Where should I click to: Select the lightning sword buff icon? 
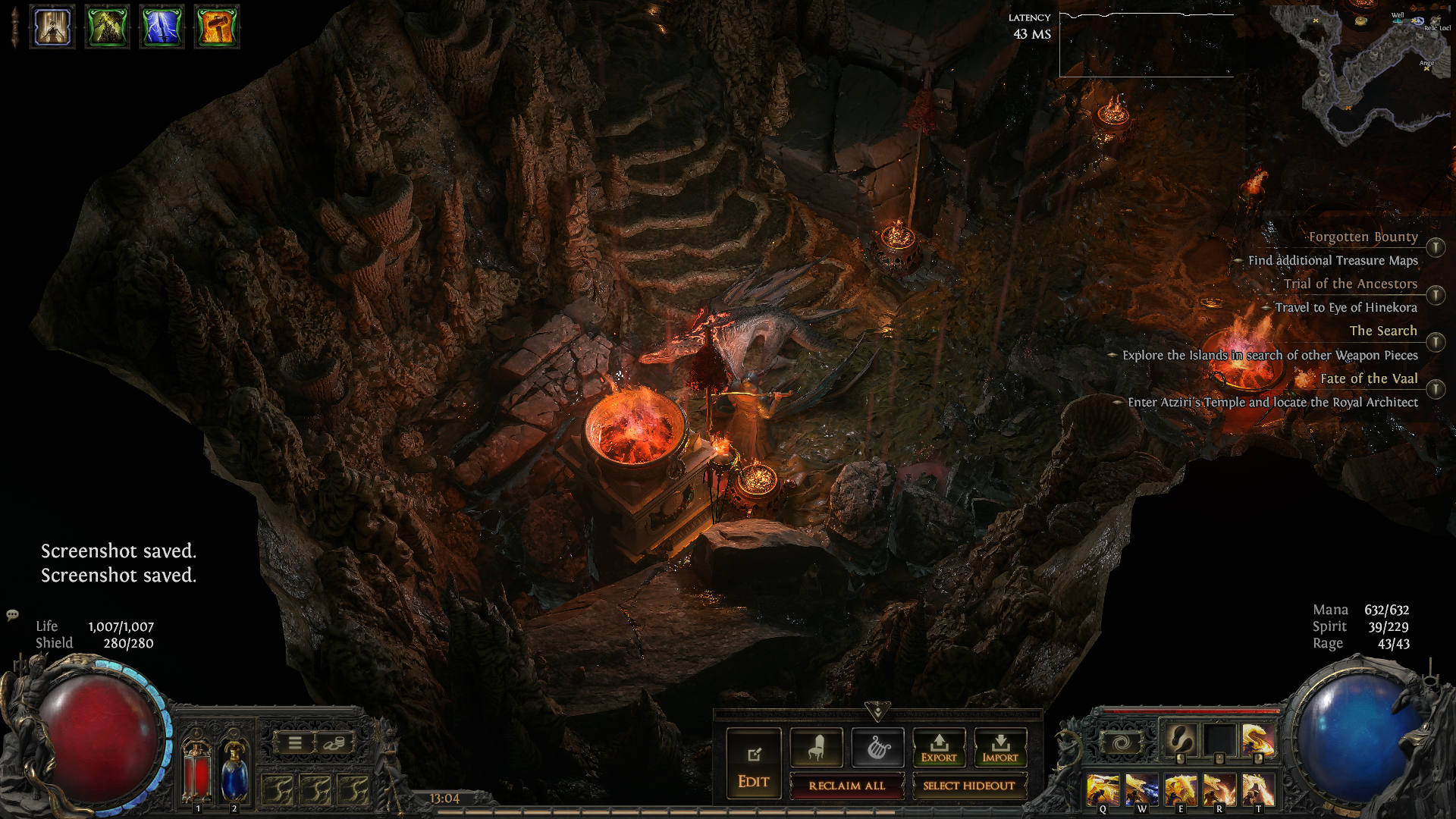click(x=162, y=27)
